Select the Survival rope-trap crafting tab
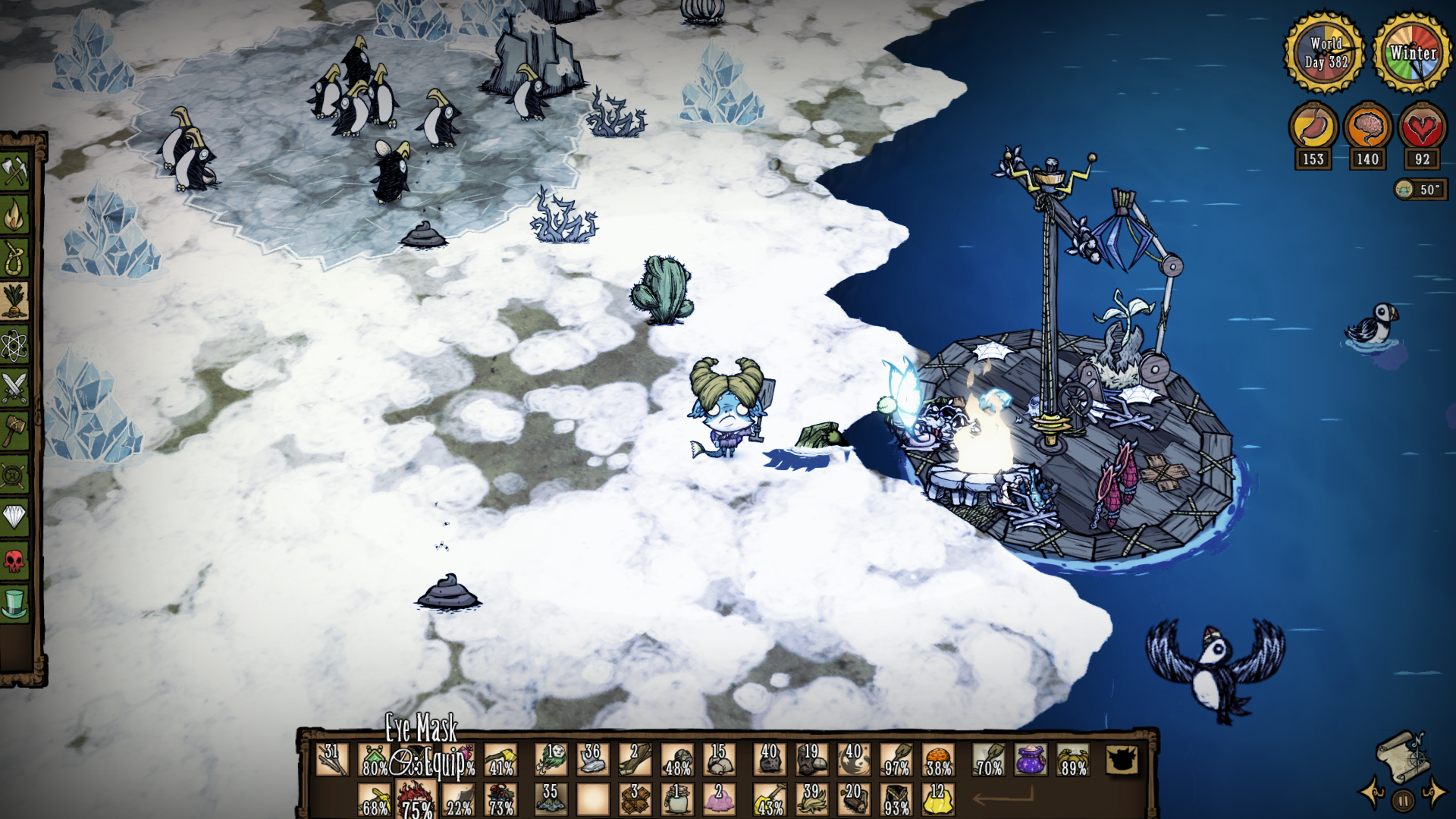Screen dimensions: 1456x819 tap(14, 259)
